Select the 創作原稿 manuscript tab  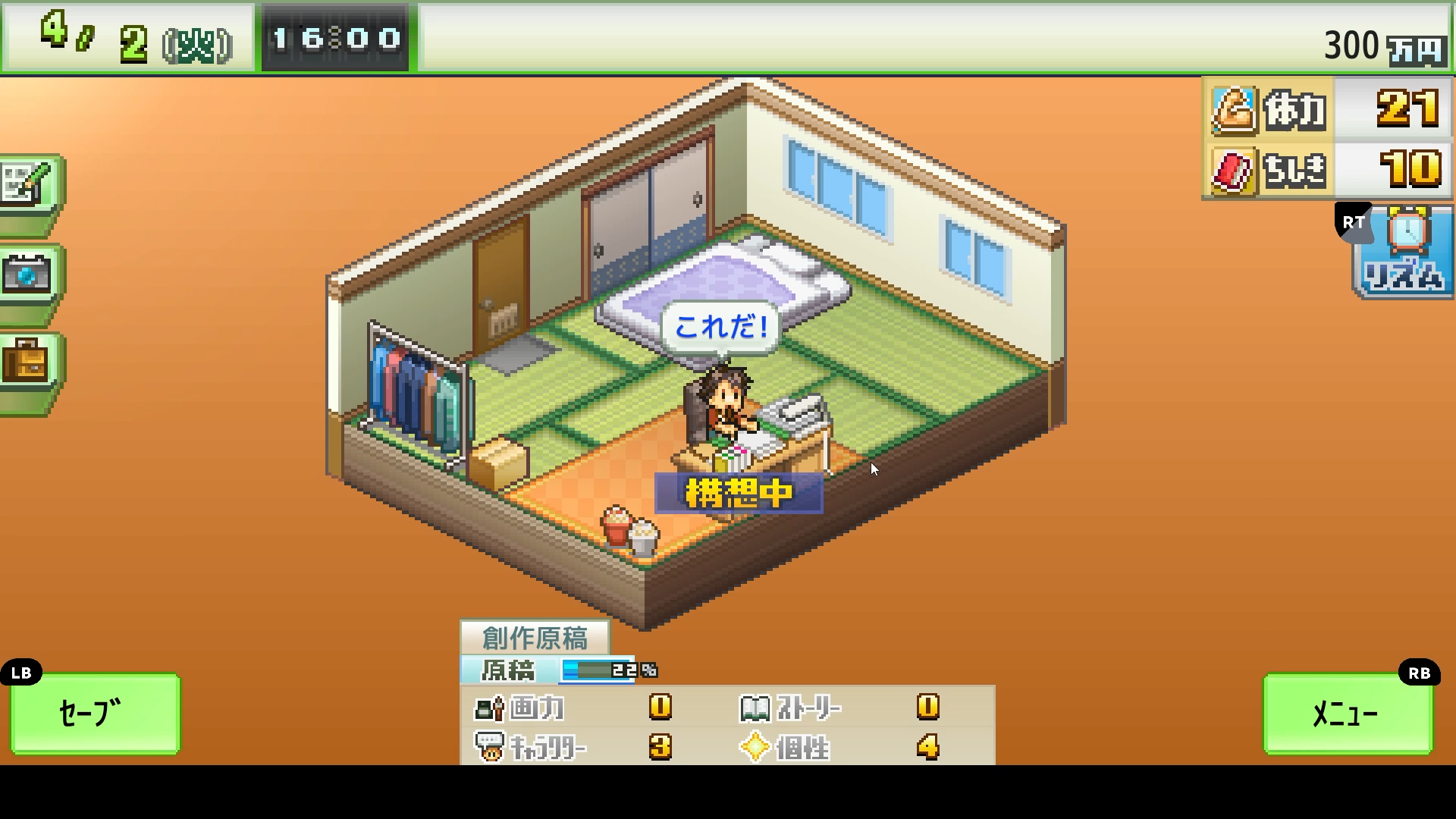coord(535,637)
